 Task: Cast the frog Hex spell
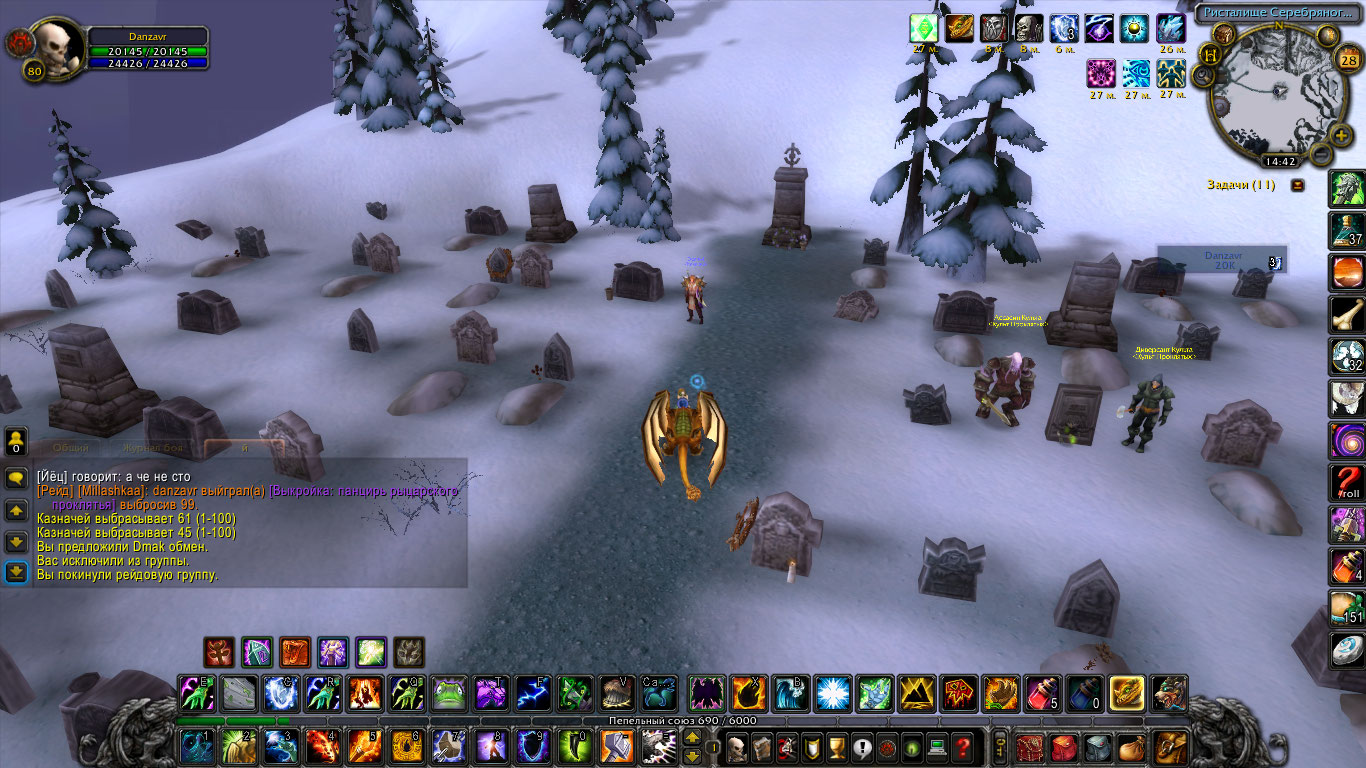449,692
